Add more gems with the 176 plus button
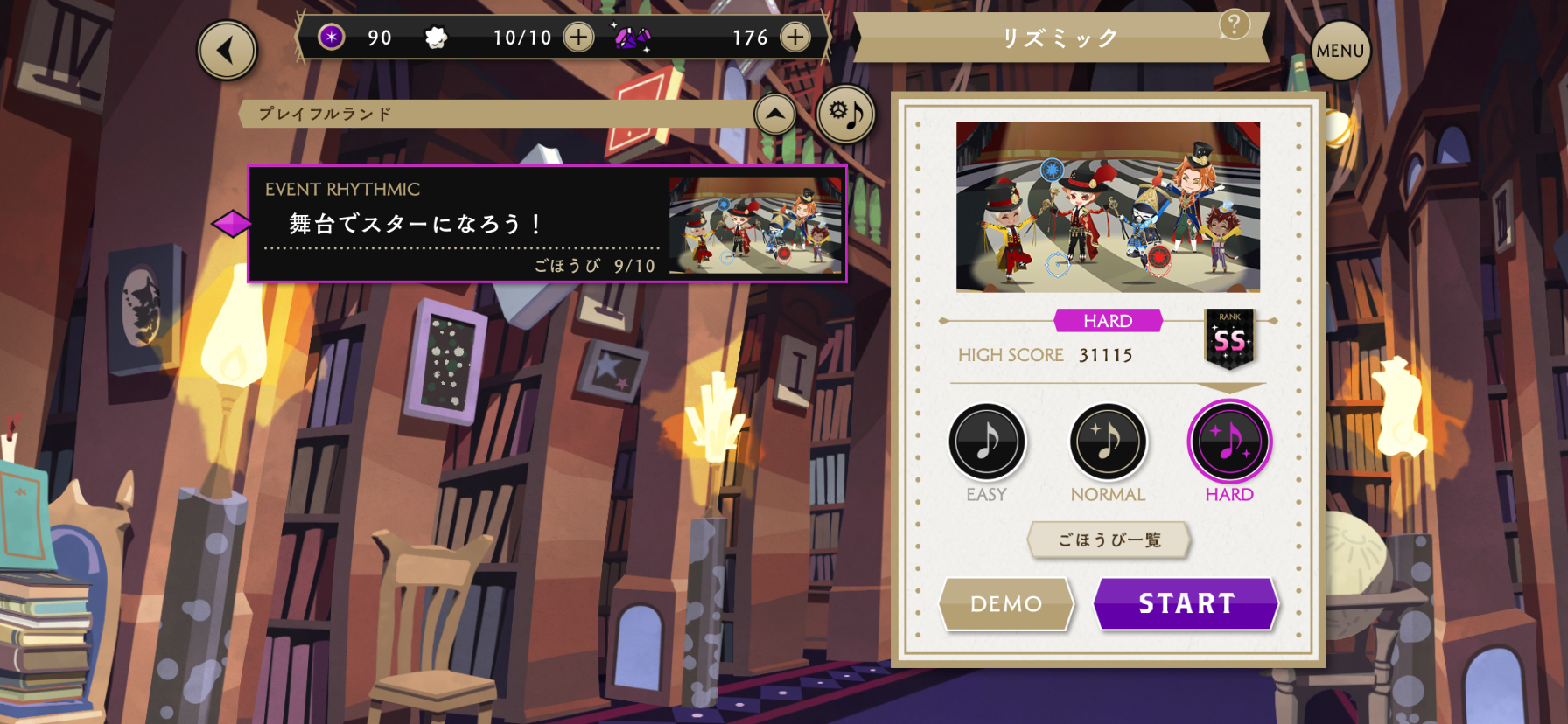The image size is (1568, 724). pyautogui.click(x=794, y=38)
